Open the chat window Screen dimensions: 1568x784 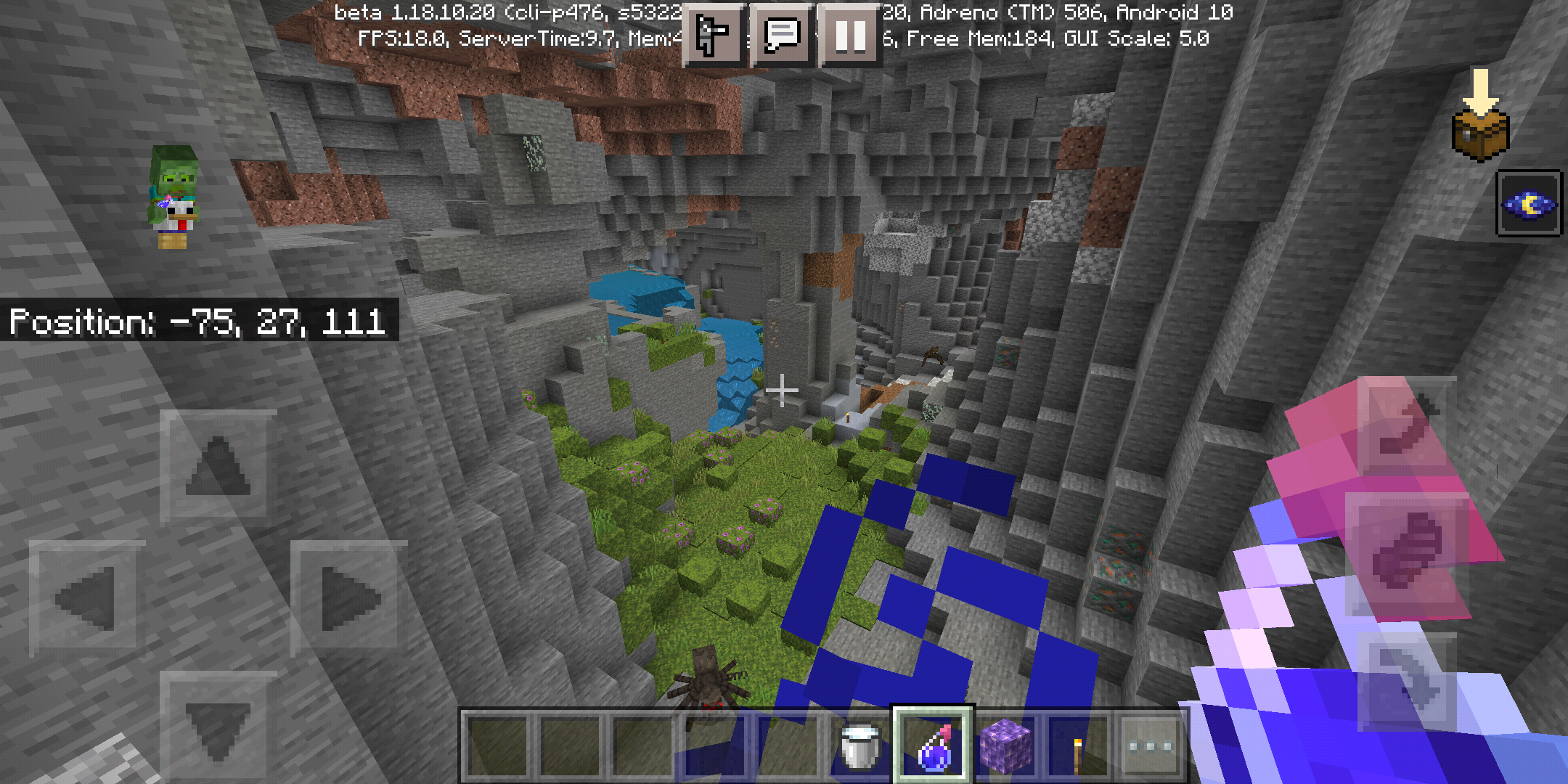[x=782, y=36]
